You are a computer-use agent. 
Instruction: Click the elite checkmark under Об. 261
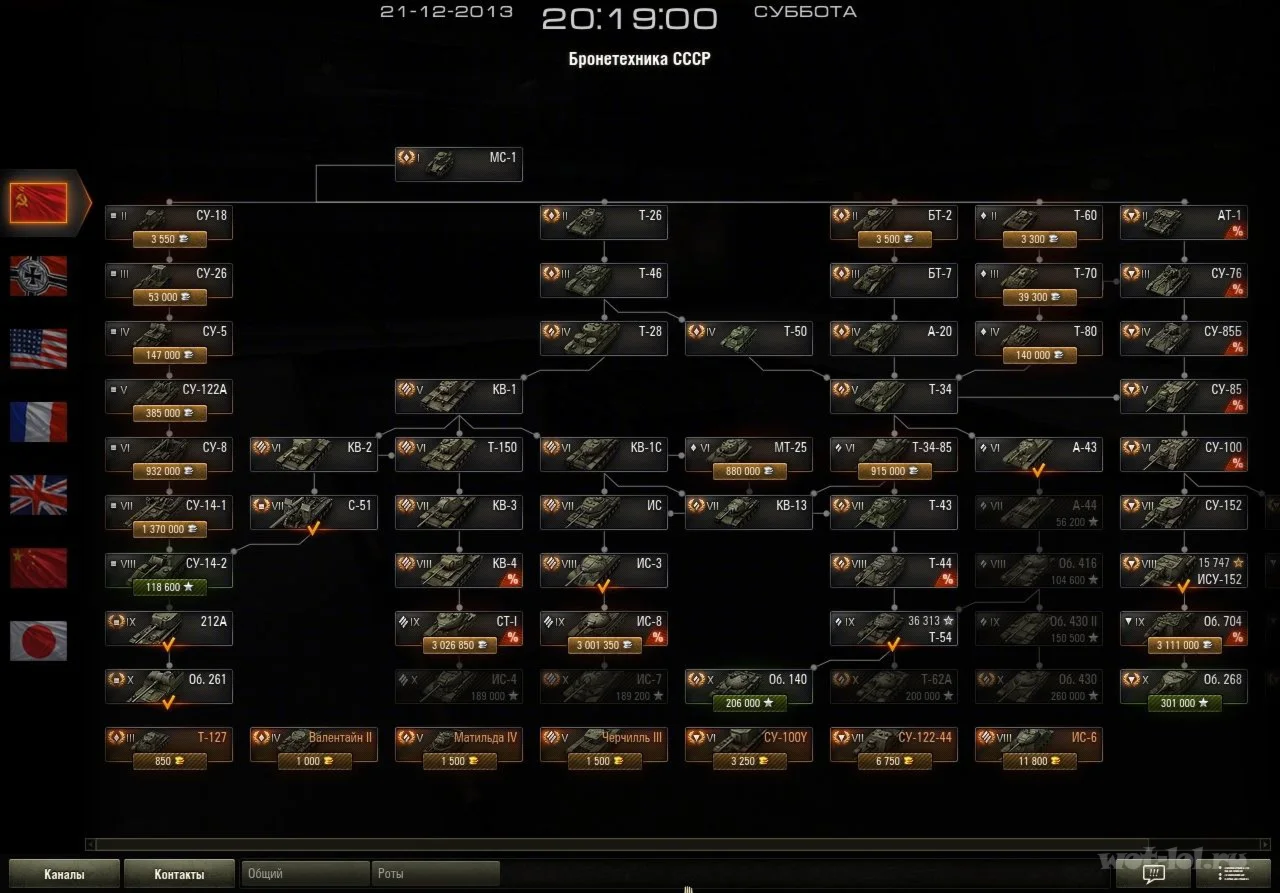[168, 703]
